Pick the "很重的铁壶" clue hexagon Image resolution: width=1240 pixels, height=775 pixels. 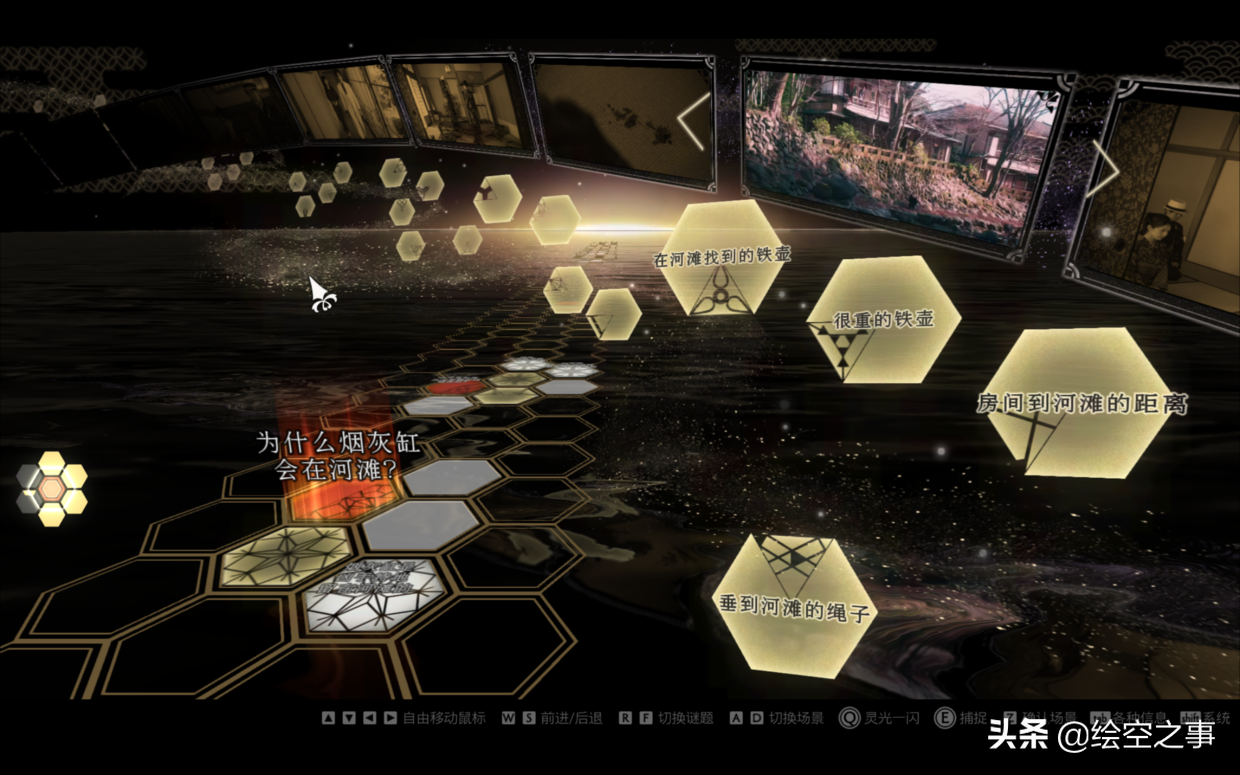coord(883,322)
